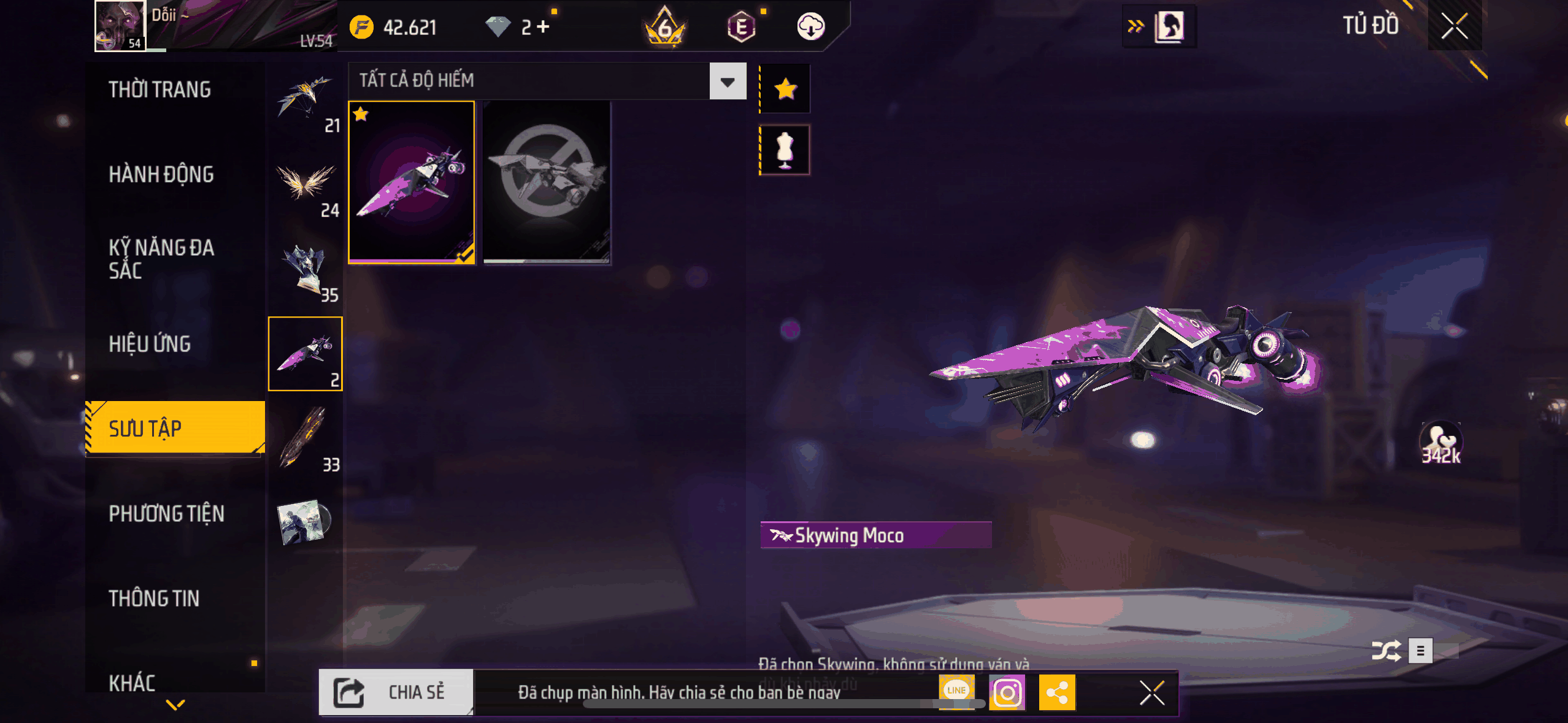Open the THỜI TRANG category
The width and height of the screenshot is (1568, 723).
pyautogui.click(x=159, y=90)
